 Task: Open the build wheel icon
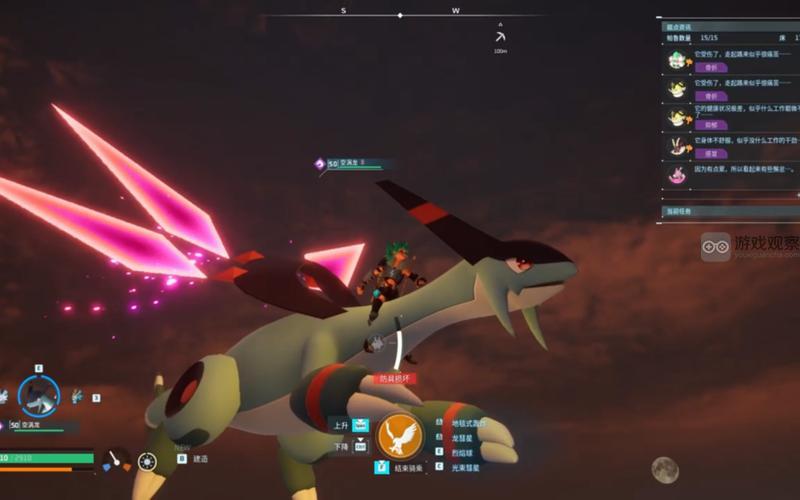[x=147, y=461]
